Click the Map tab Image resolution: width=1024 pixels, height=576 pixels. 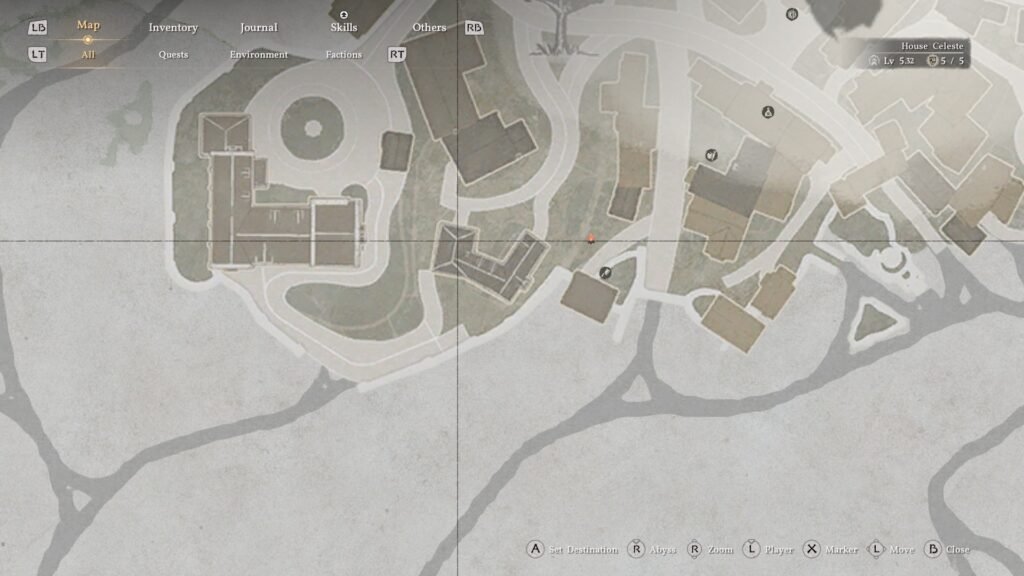point(88,25)
